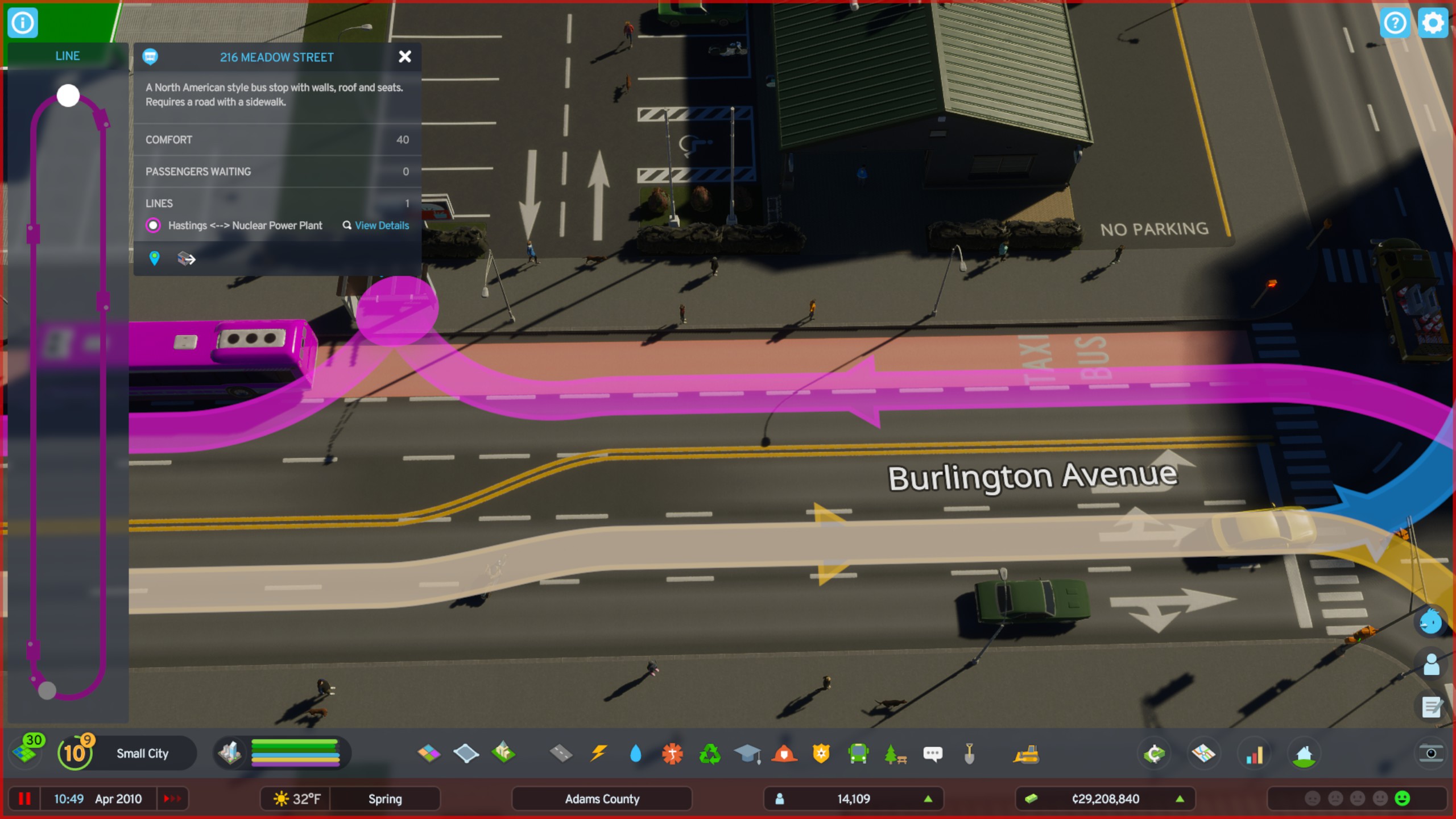Image resolution: width=1456 pixels, height=819 pixels.
Task: Open the Police services menu
Action: 820,753
